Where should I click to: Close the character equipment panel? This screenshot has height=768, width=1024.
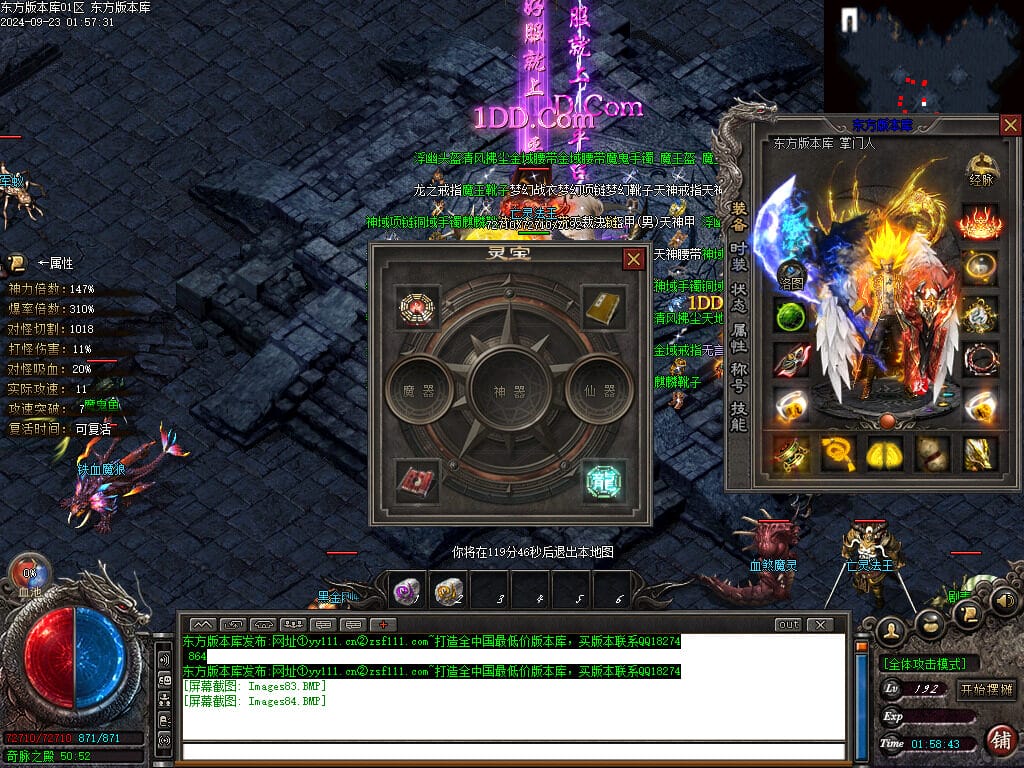(x=1010, y=125)
